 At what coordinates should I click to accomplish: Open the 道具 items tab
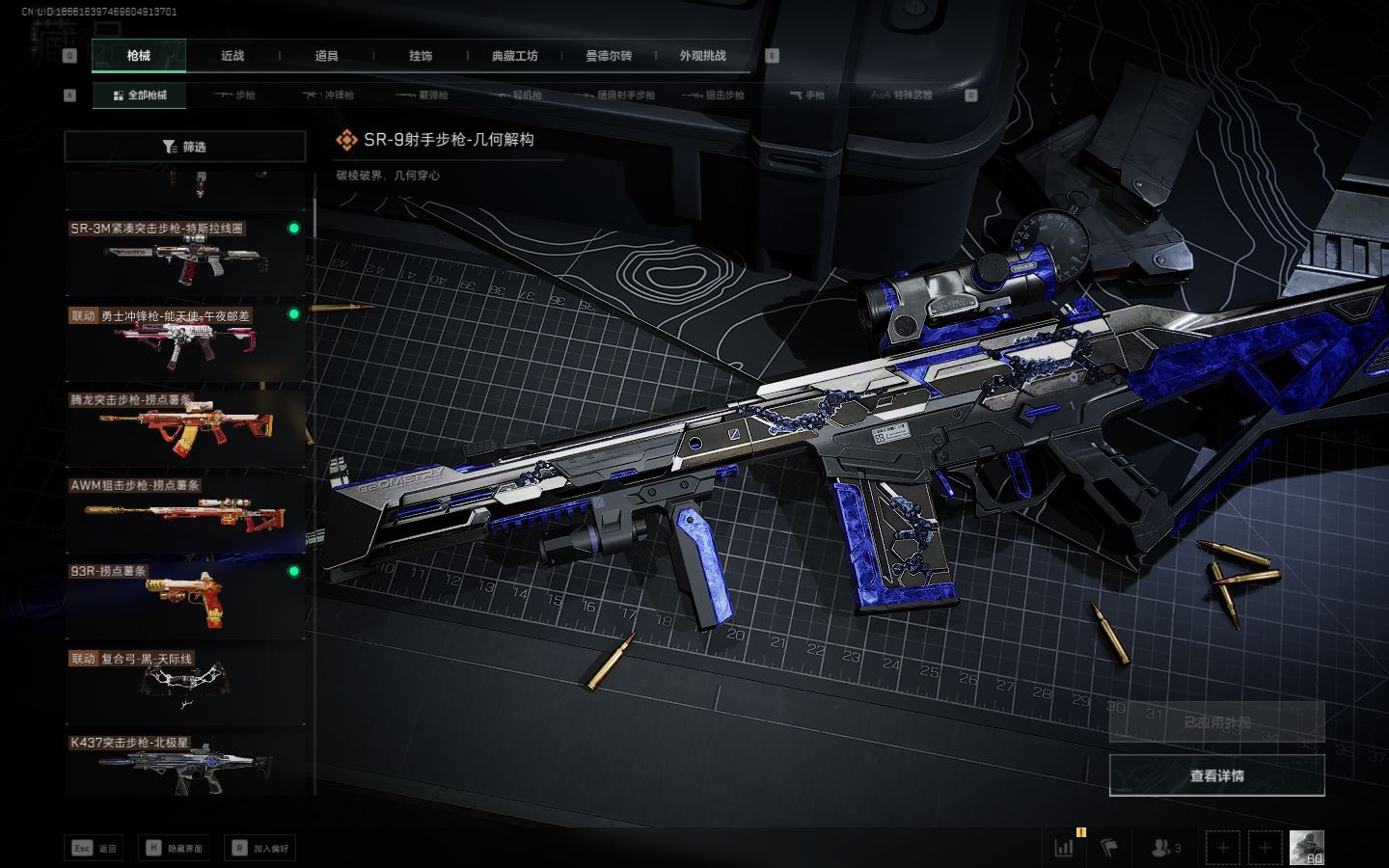(x=327, y=56)
